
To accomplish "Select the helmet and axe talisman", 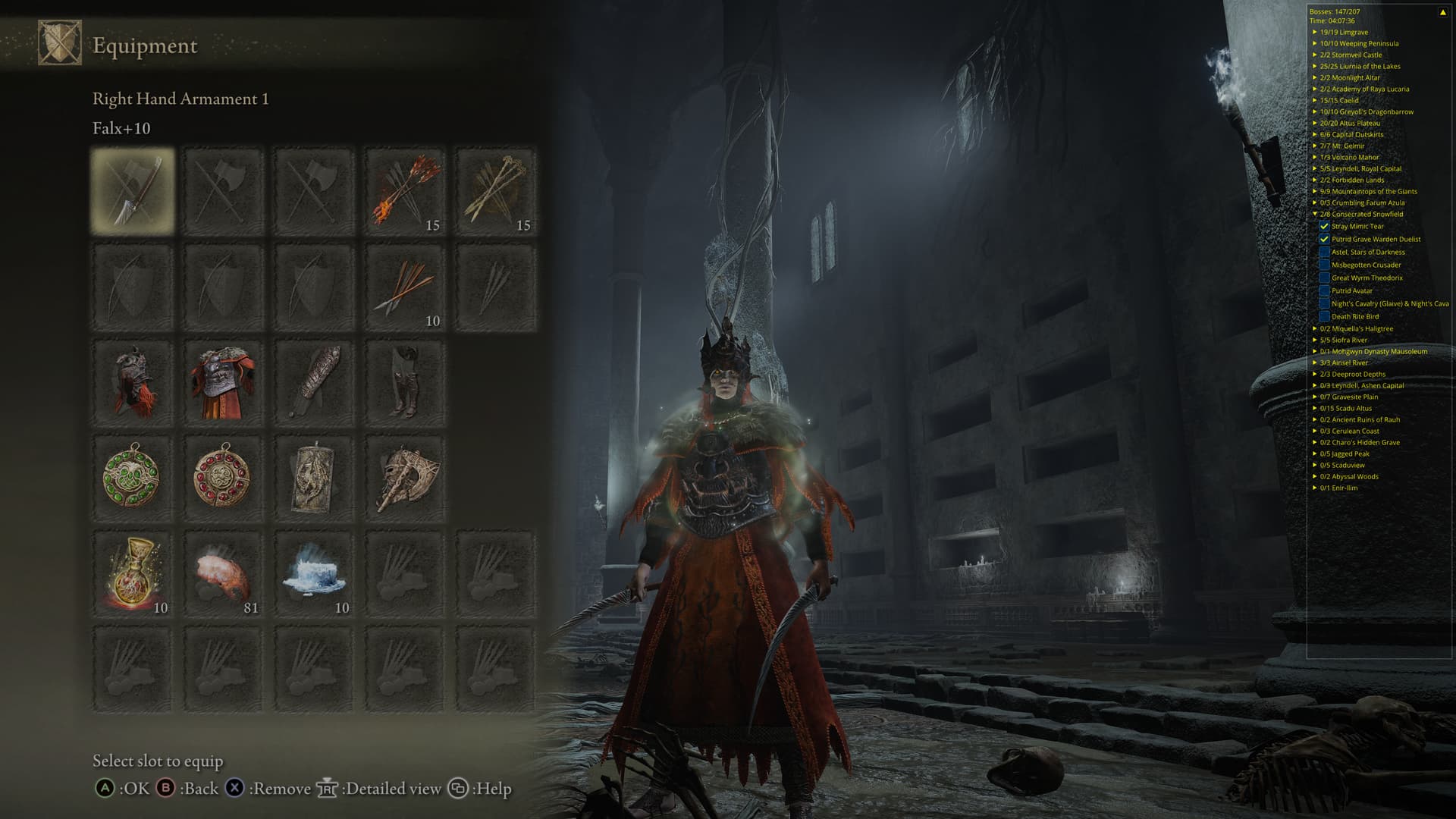I will (405, 478).
